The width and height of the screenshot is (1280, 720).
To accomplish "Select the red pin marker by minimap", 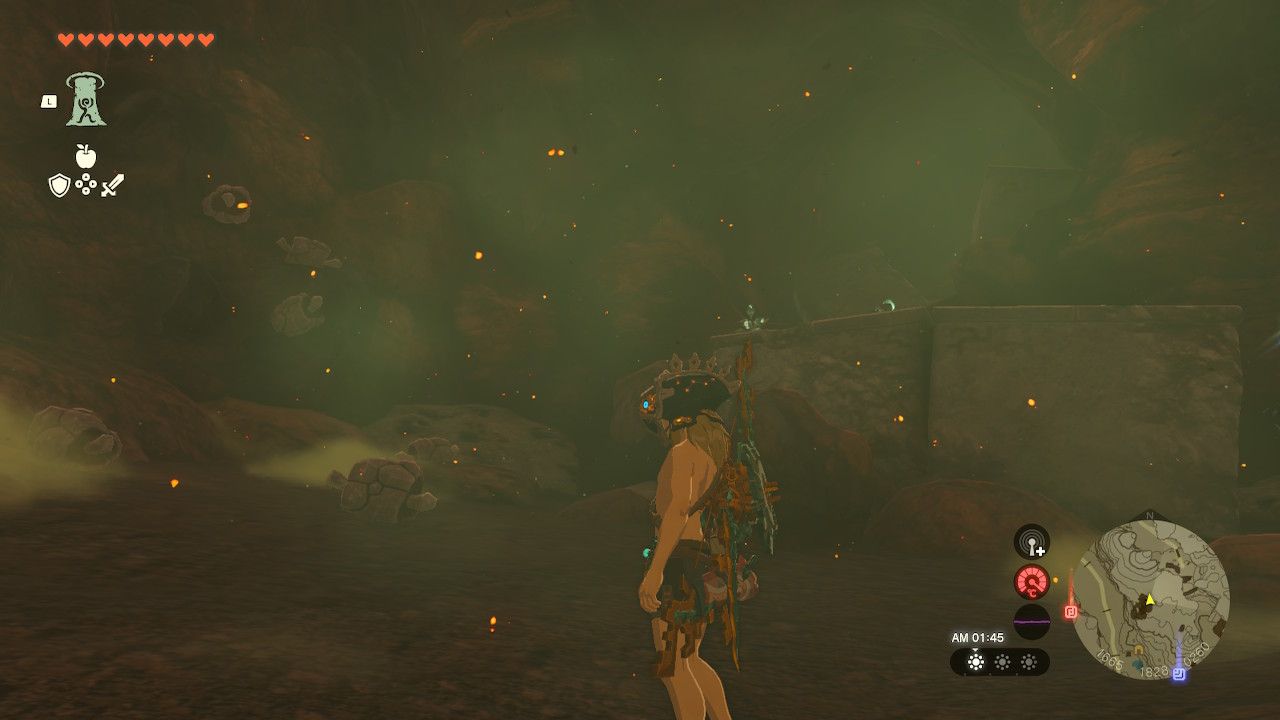I will (1071, 611).
